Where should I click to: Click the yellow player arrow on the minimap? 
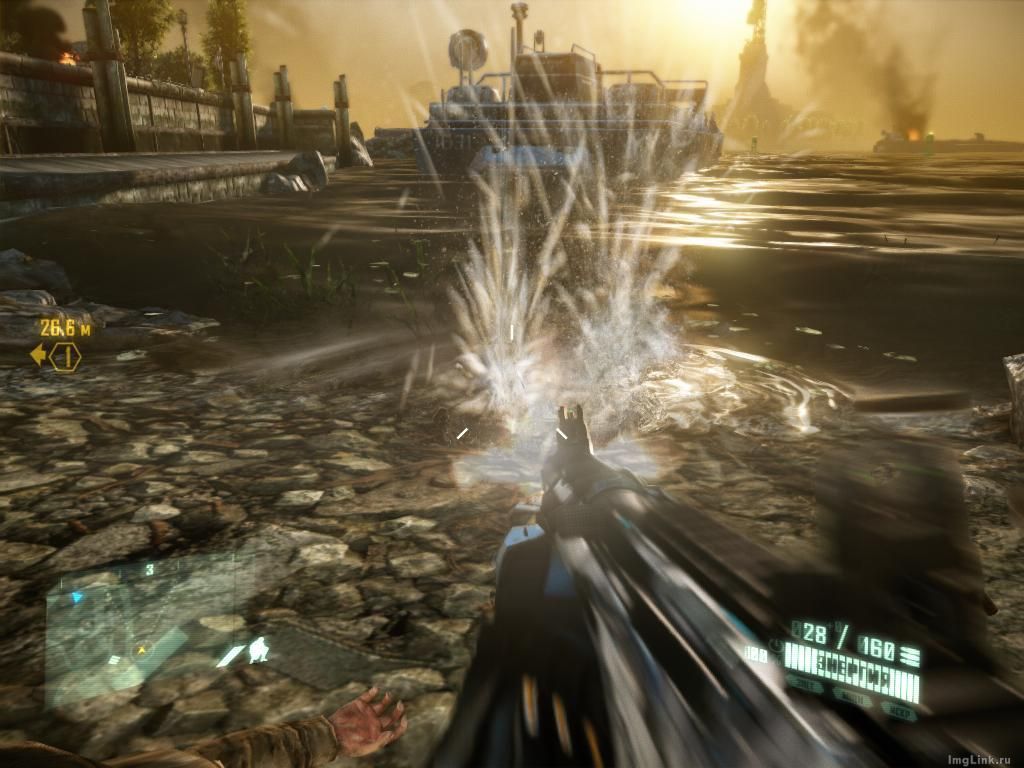coord(143,648)
